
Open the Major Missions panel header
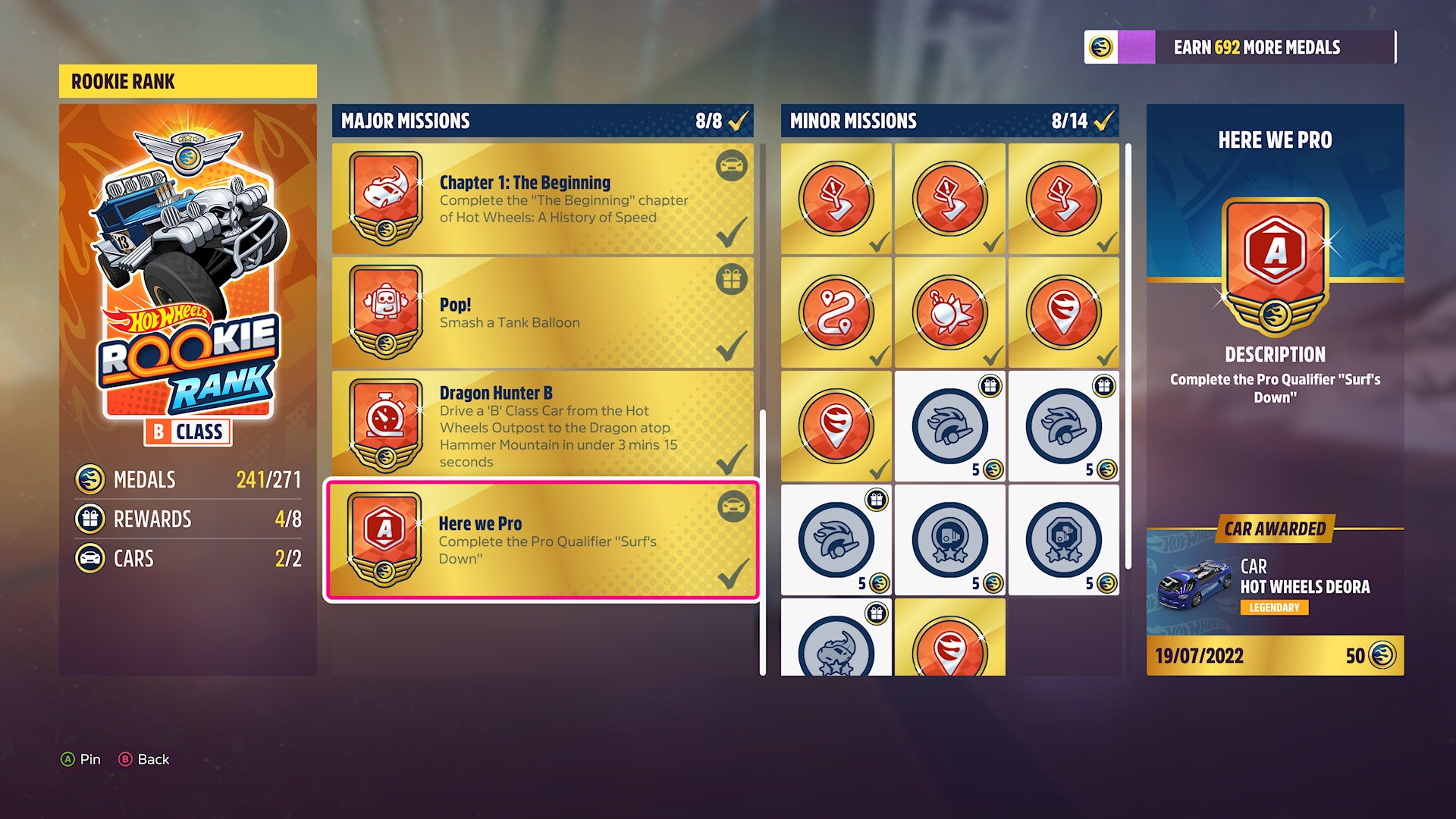pos(407,120)
